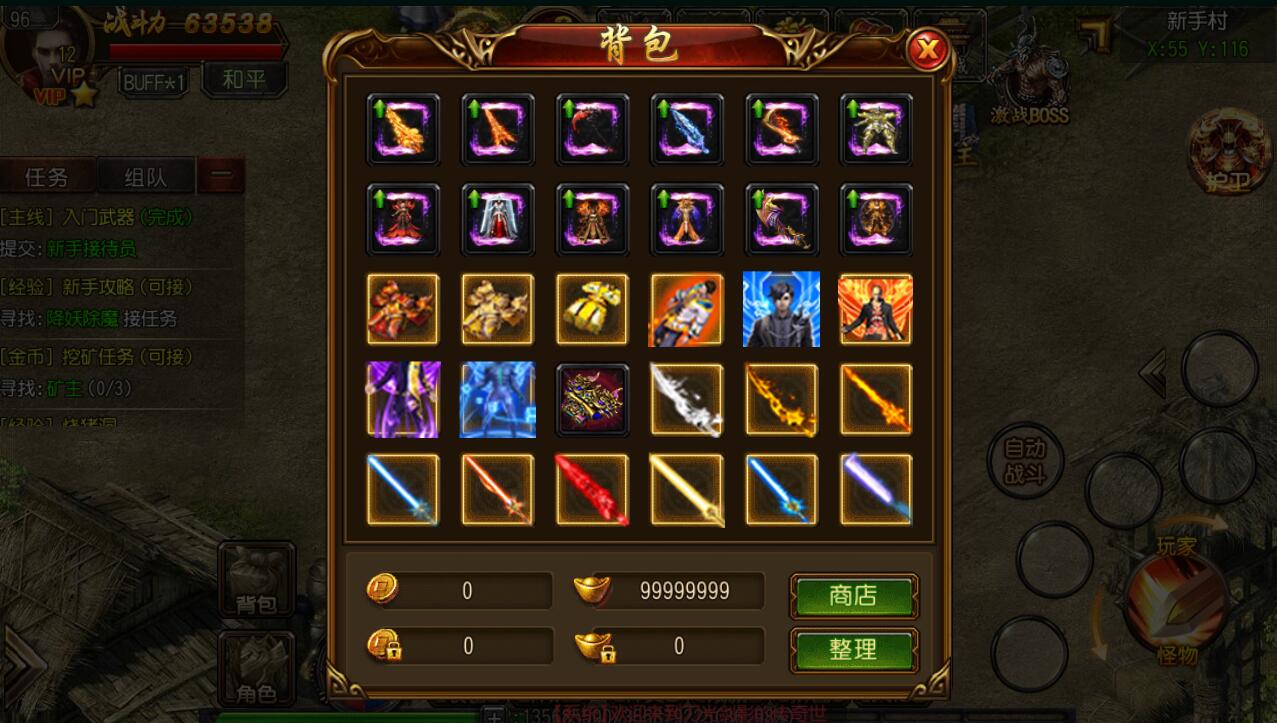Open the BUFF*1 status button
This screenshot has height=723, width=1277.
155,82
